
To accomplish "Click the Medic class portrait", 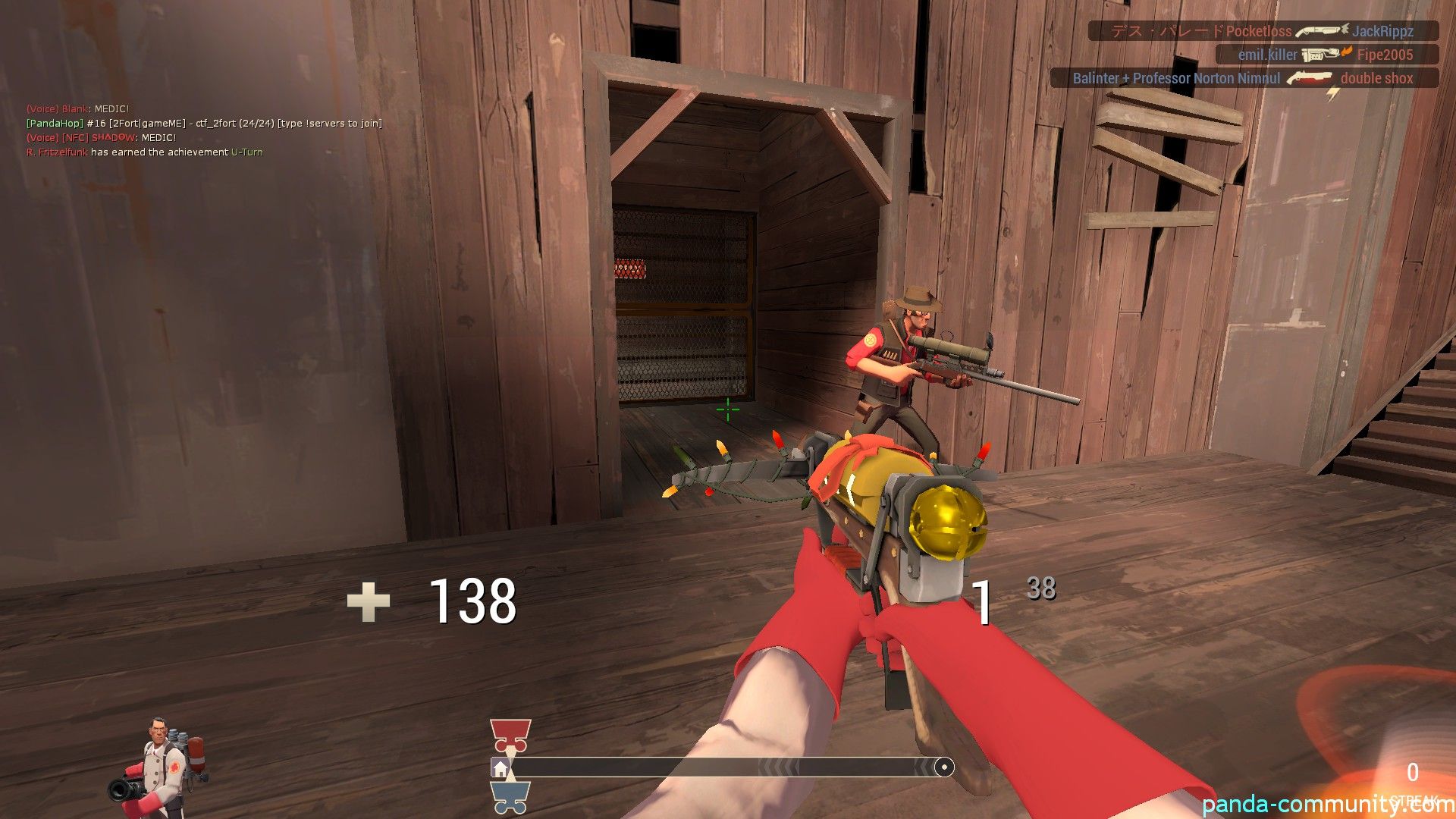I will click(161, 767).
